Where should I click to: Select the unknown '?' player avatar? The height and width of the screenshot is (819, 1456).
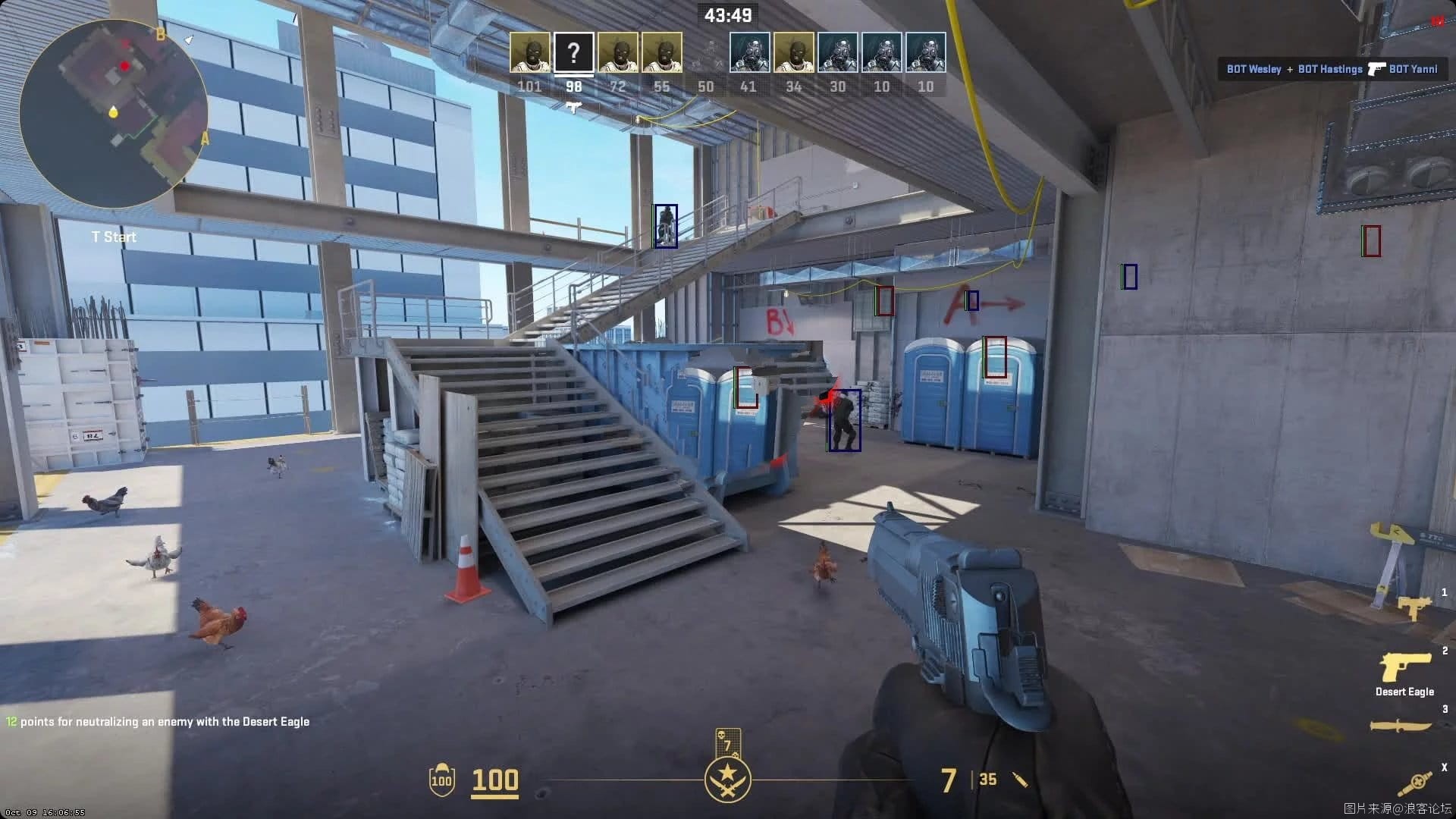(x=574, y=52)
